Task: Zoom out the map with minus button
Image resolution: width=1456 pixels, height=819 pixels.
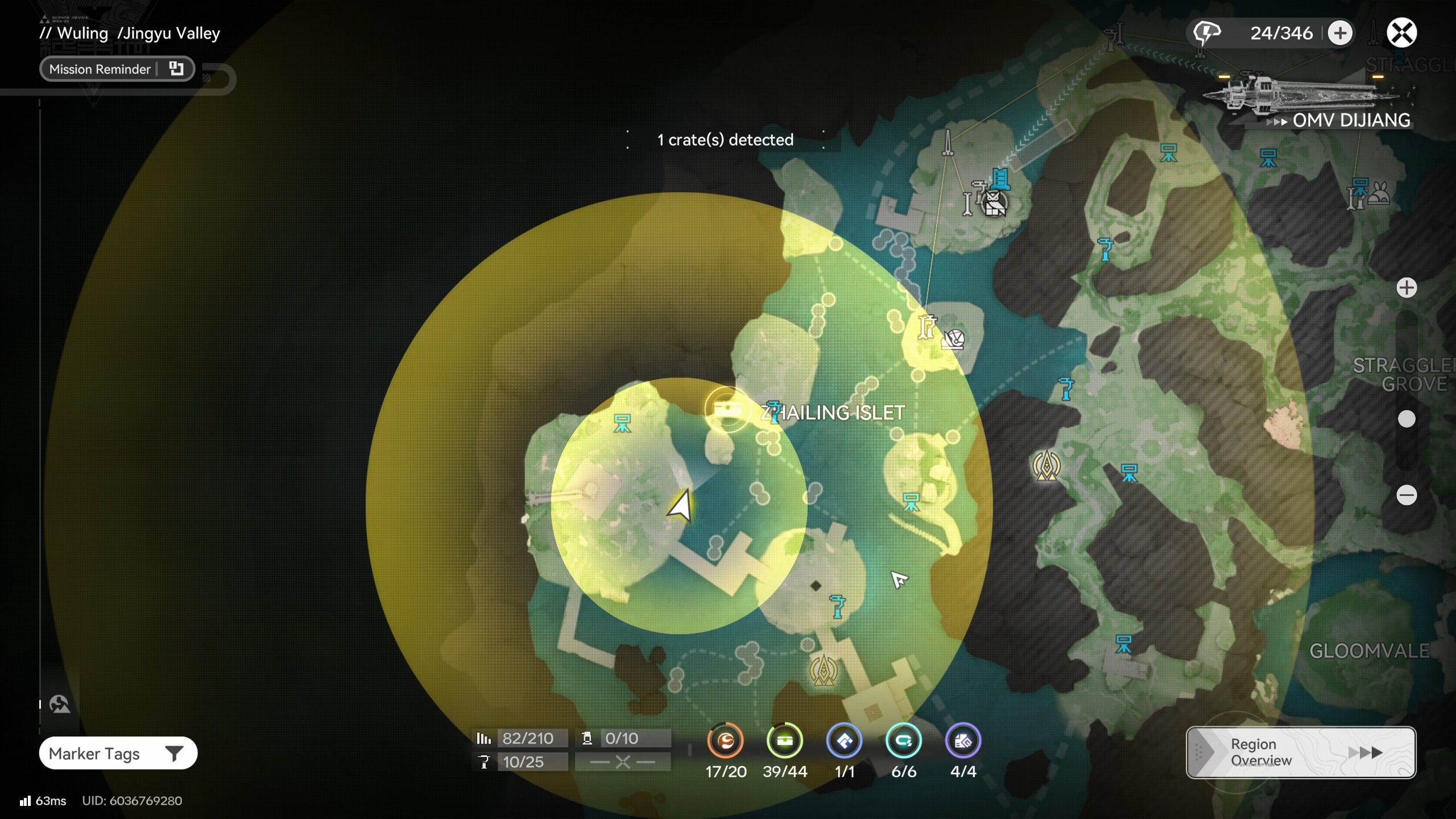Action: click(1407, 495)
